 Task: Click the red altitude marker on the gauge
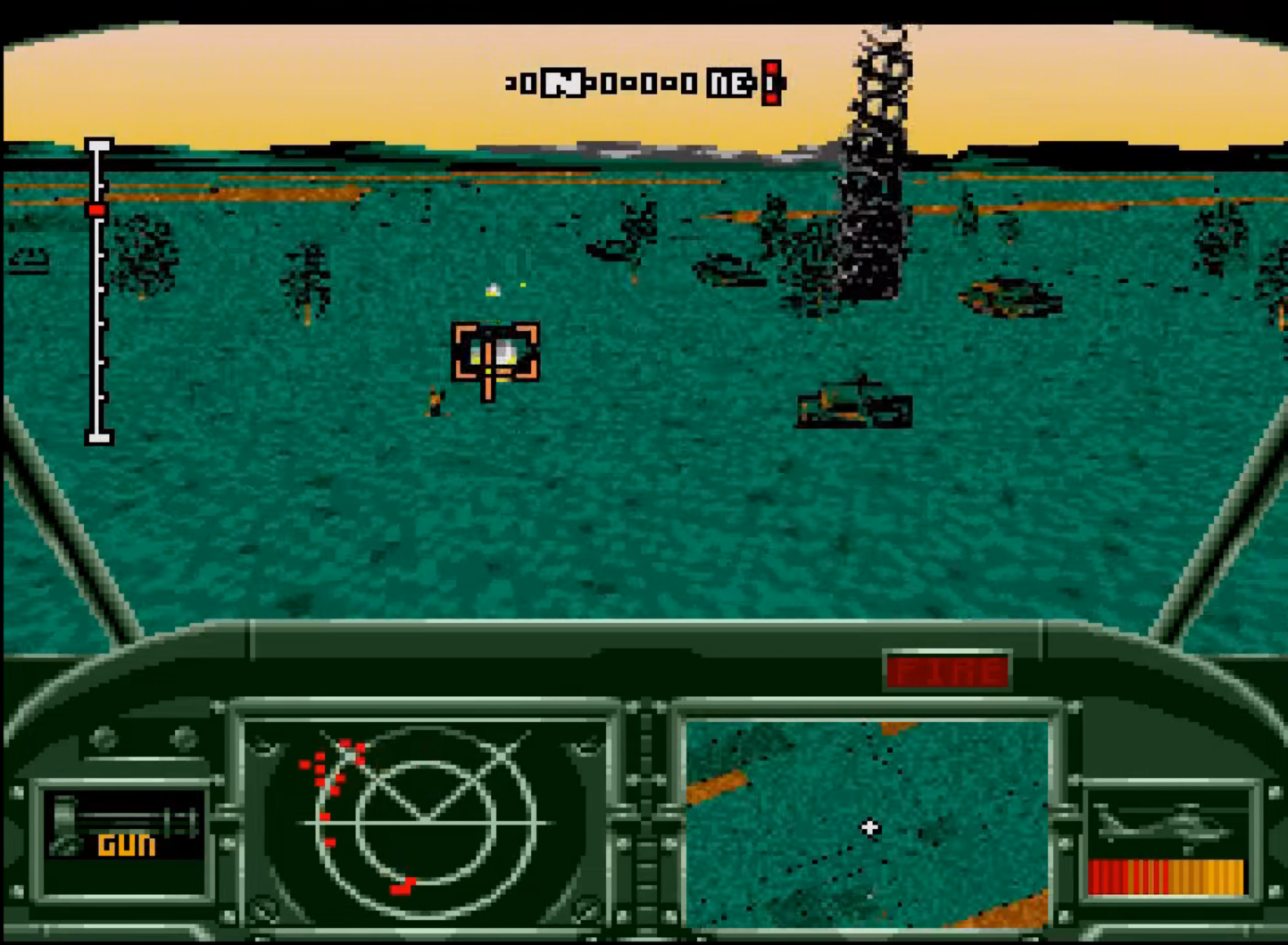96,208
